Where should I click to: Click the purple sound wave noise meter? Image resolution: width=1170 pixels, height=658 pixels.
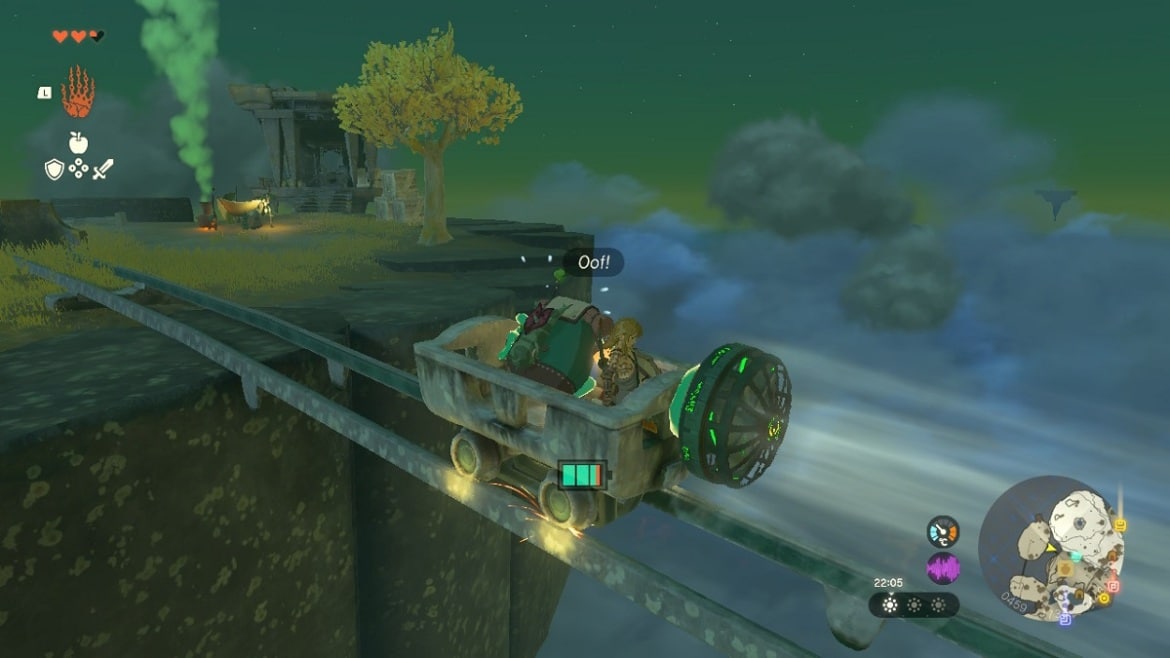(x=943, y=568)
